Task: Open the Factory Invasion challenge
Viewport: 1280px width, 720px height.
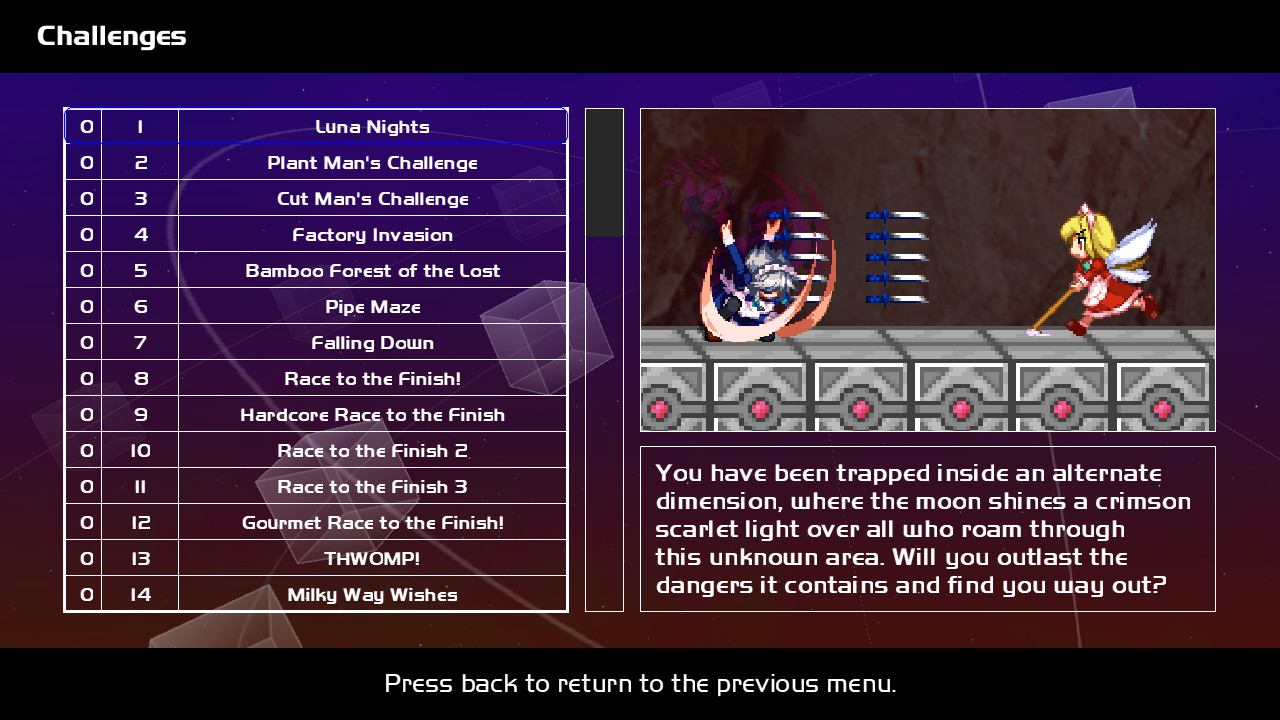Action: tap(373, 235)
